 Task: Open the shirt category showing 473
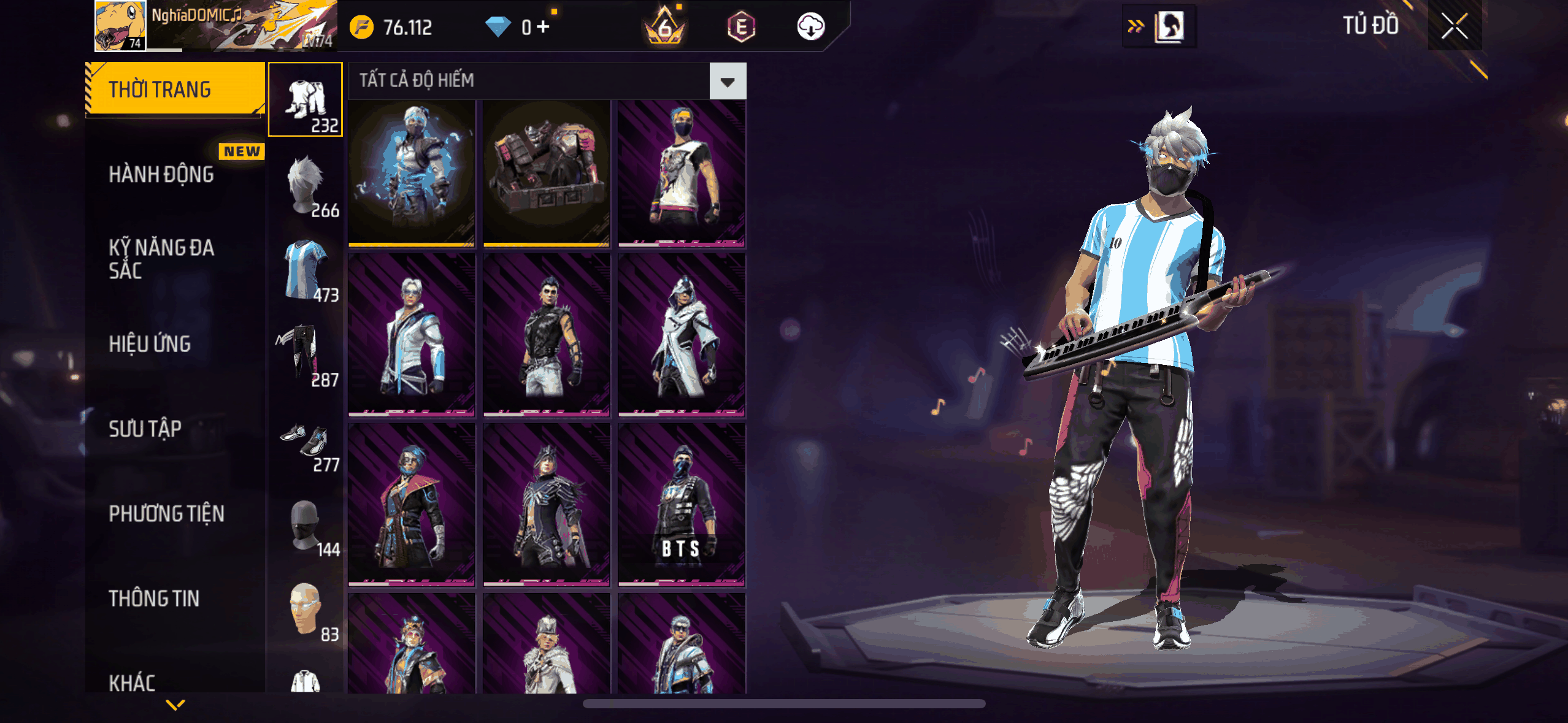(x=306, y=270)
